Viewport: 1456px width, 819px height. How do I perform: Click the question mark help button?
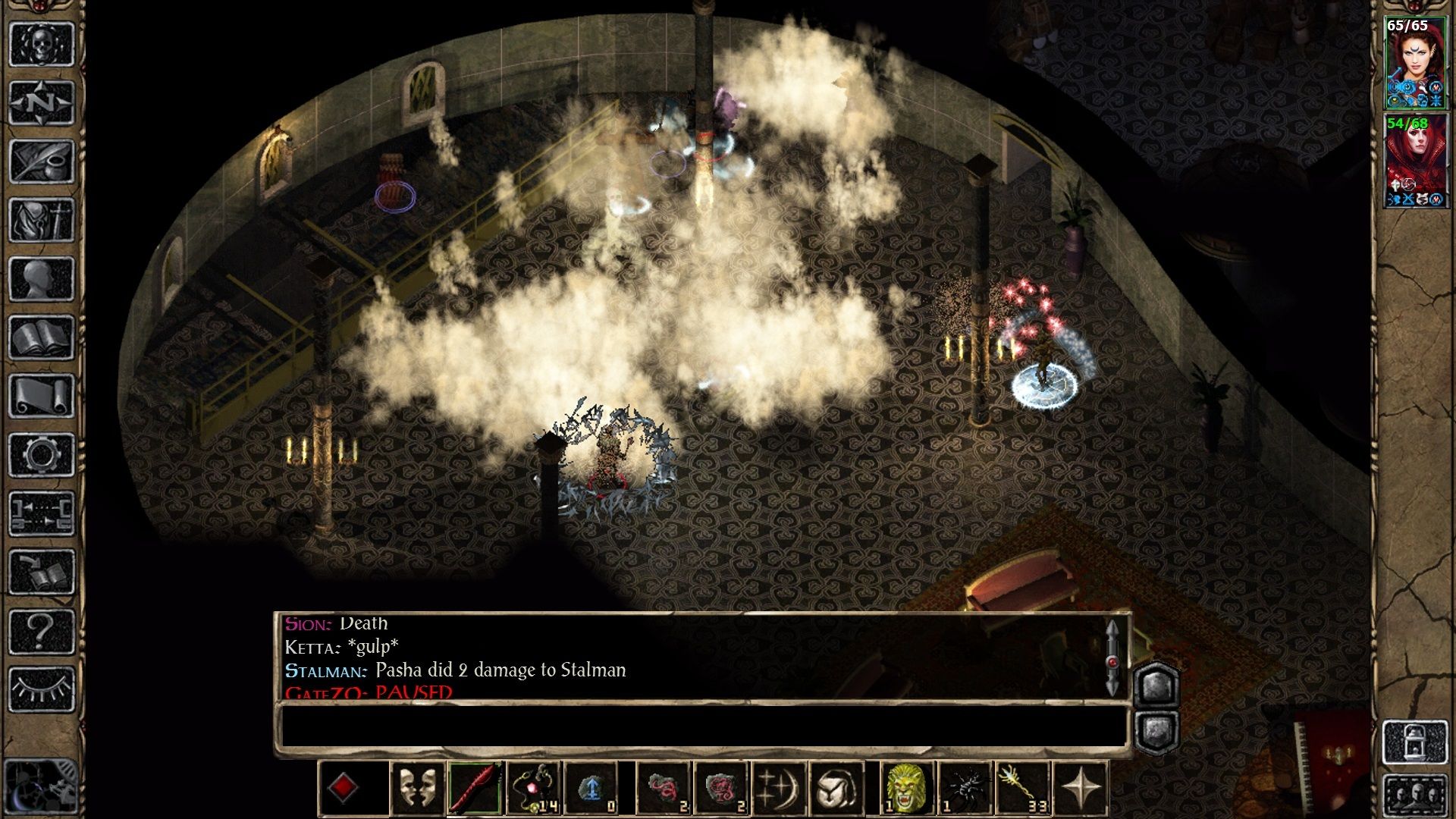[41, 631]
